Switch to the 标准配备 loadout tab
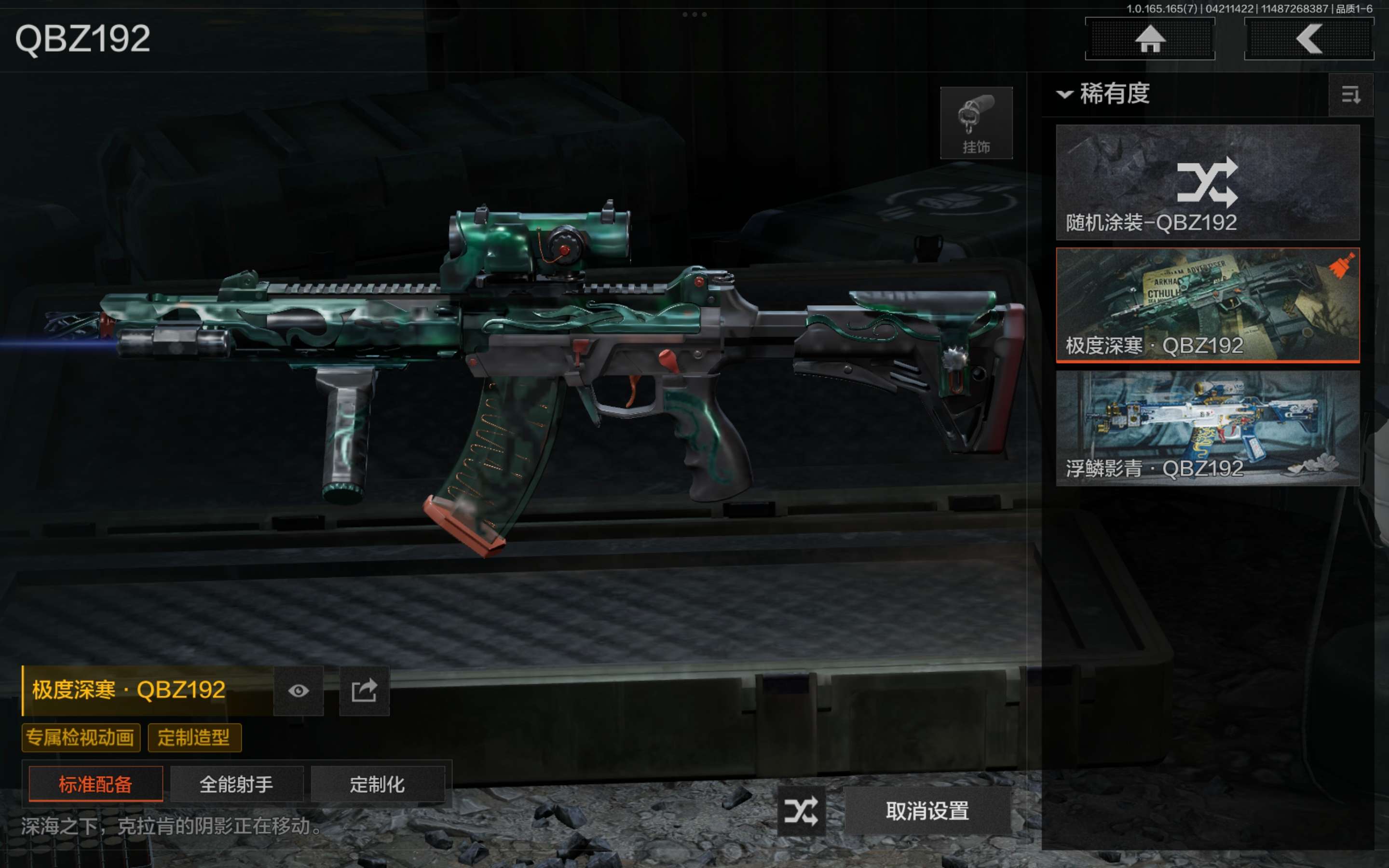The width and height of the screenshot is (1389, 868). [x=95, y=784]
